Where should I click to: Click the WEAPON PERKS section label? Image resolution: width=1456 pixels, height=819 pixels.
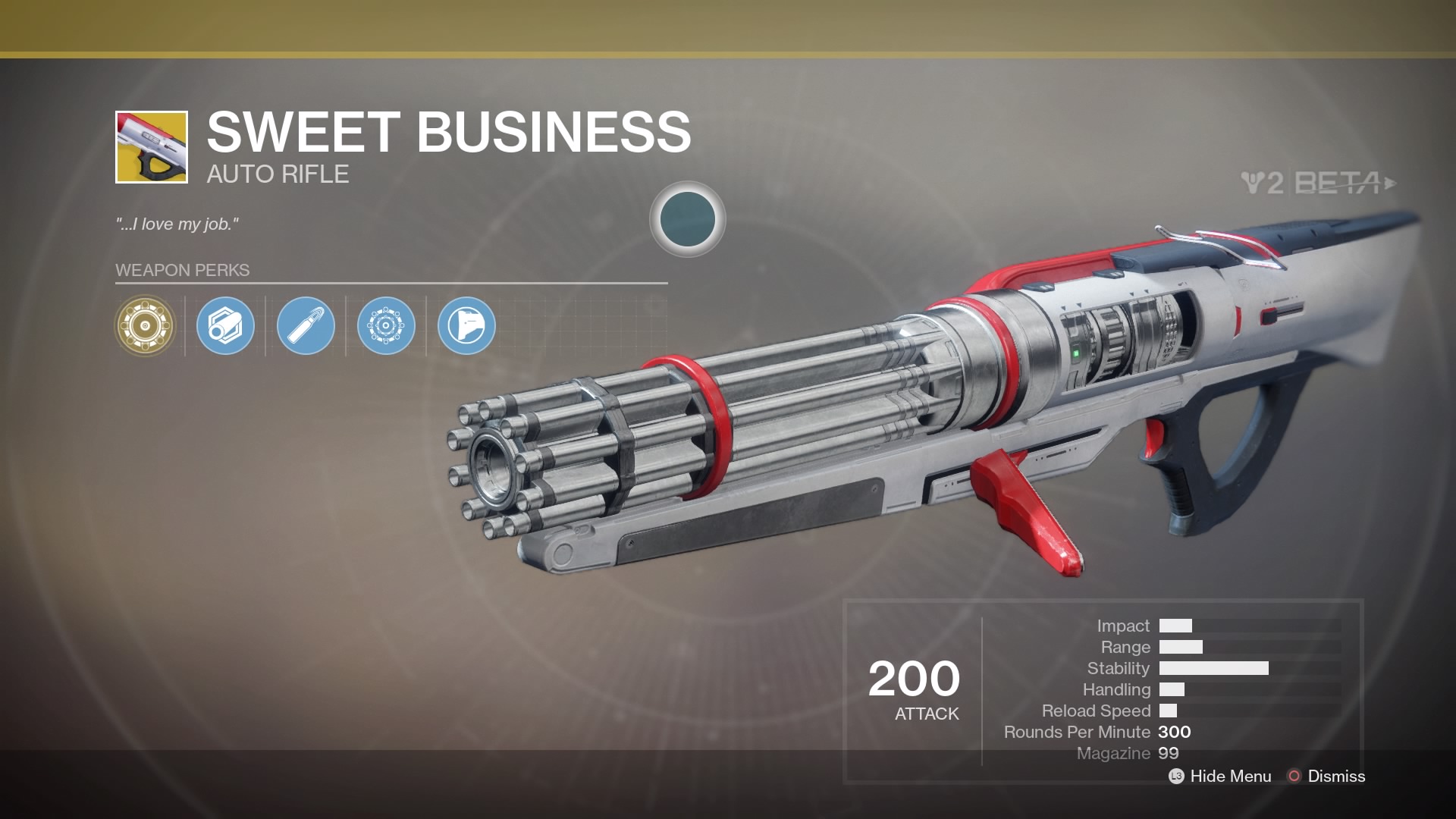coord(181,269)
